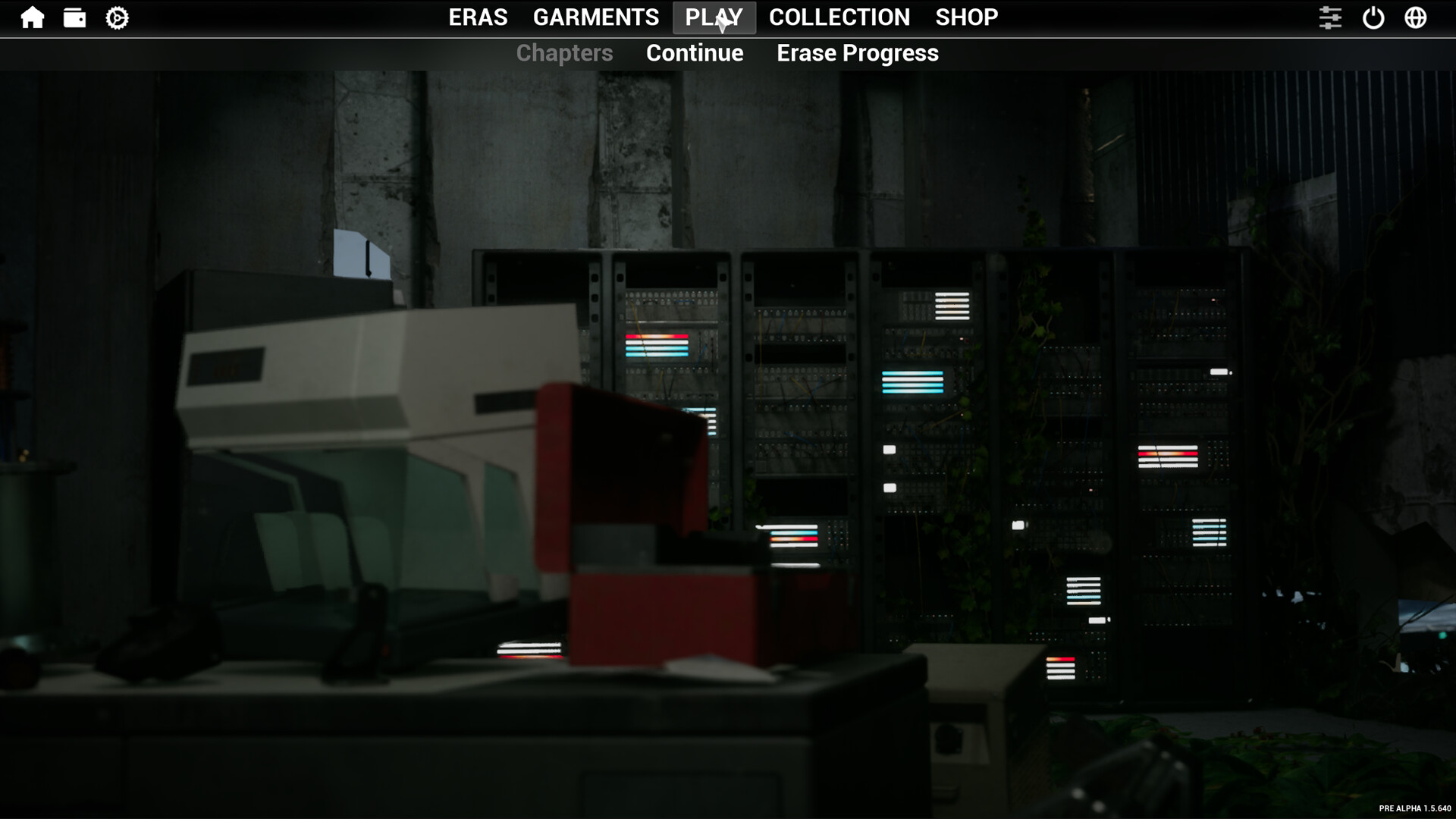
Task: Switch to the Chapters tab
Action: 564,53
